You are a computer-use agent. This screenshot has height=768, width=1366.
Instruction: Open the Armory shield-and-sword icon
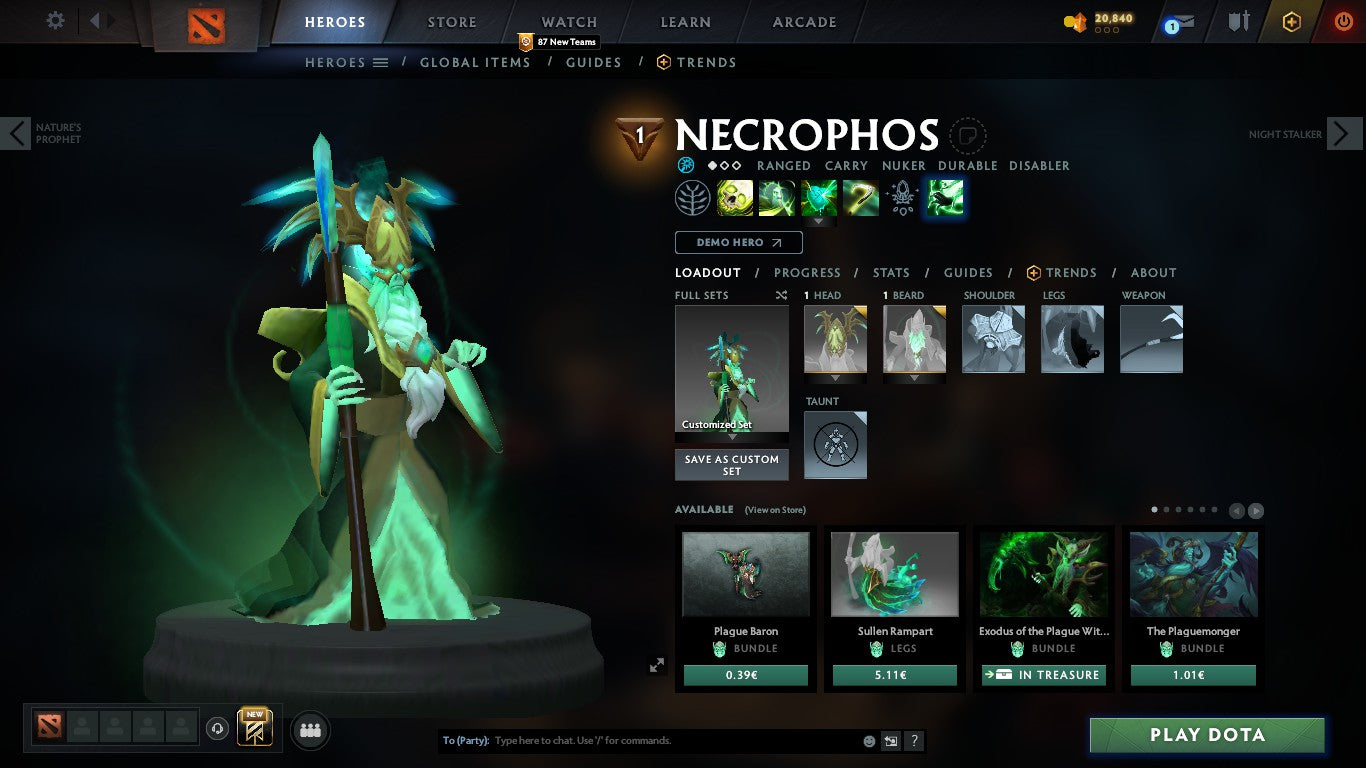tap(1238, 21)
